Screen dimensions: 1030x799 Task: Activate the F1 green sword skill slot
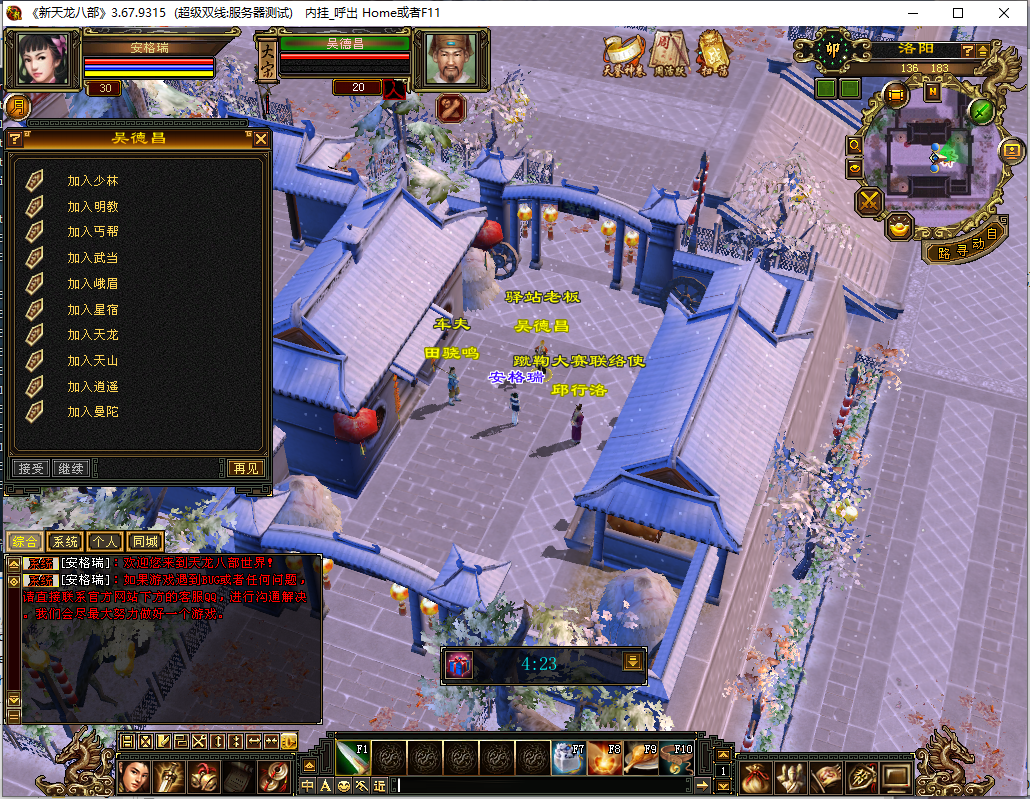tap(353, 759)
